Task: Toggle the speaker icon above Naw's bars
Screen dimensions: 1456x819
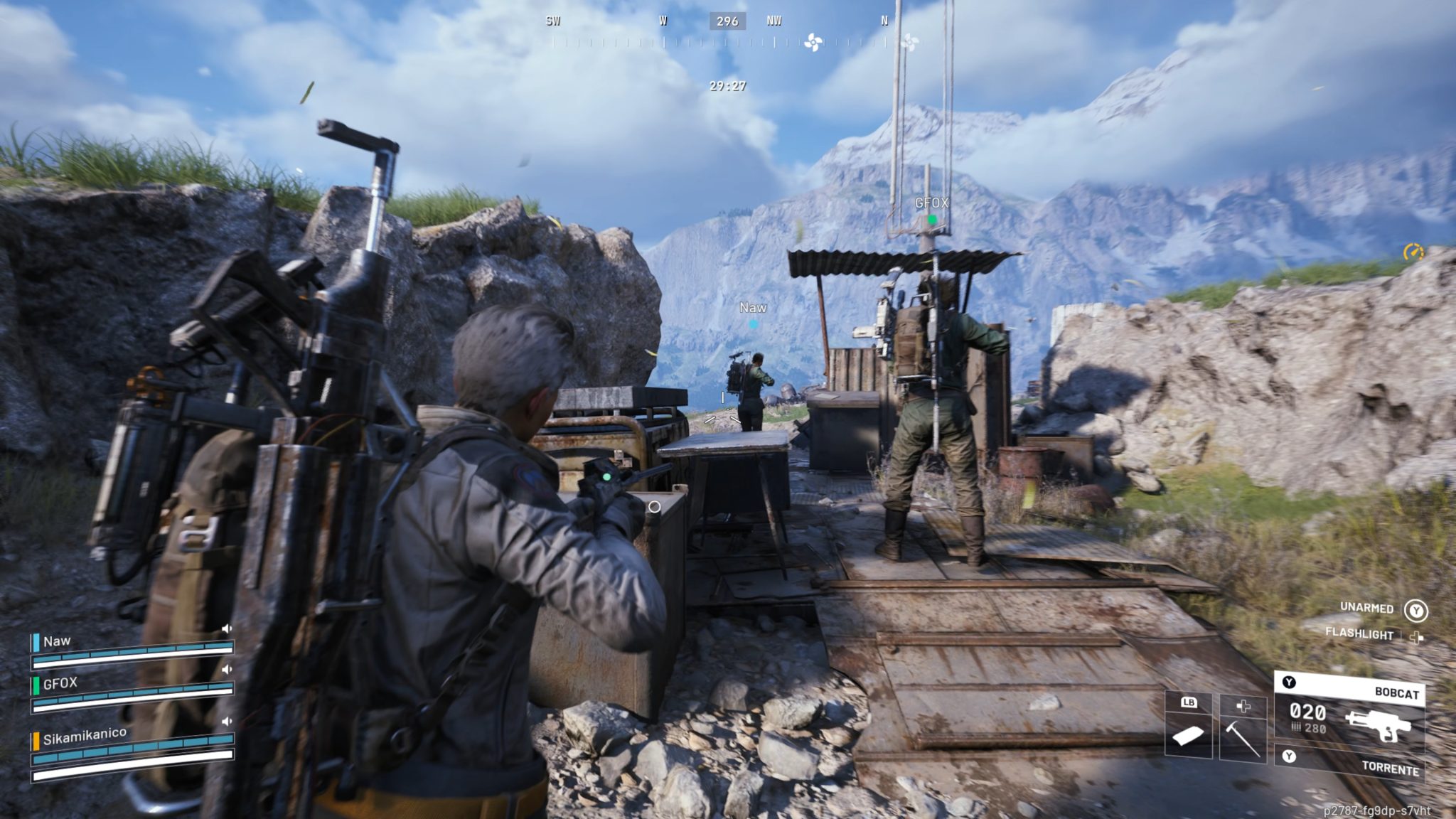Action: coord(227,628)
